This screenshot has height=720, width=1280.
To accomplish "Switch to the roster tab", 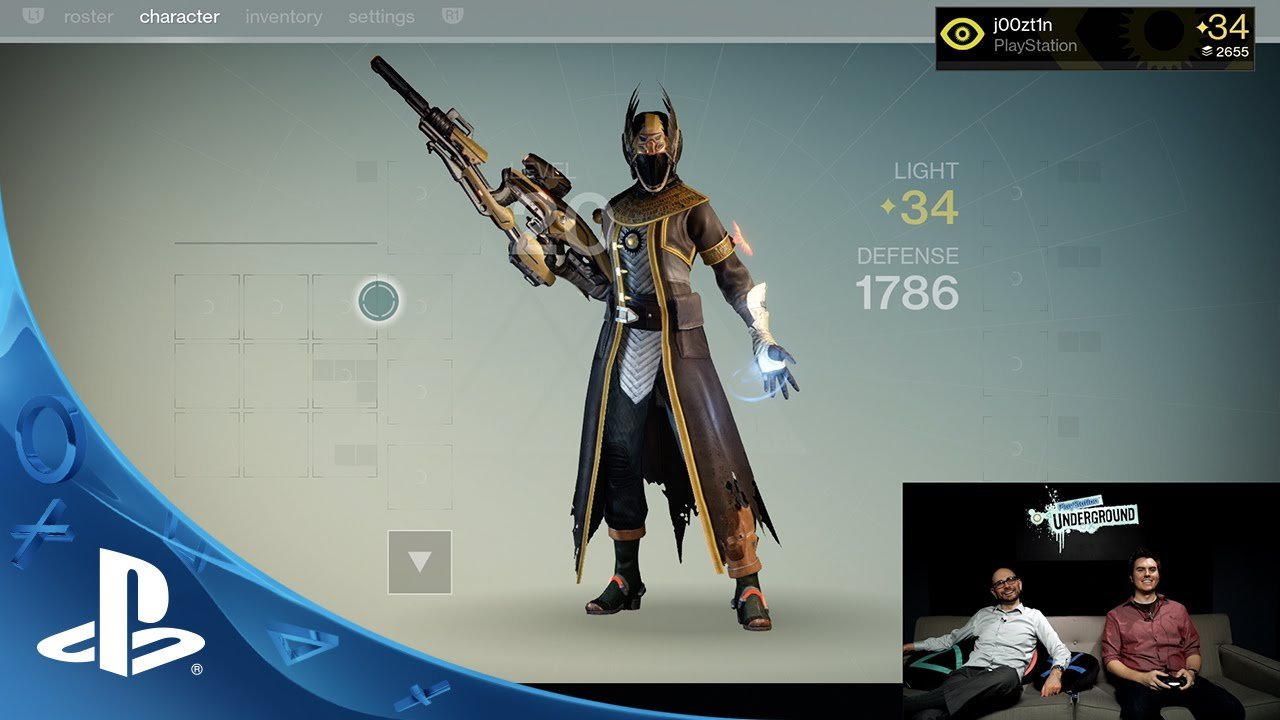I will click(88, 17).
